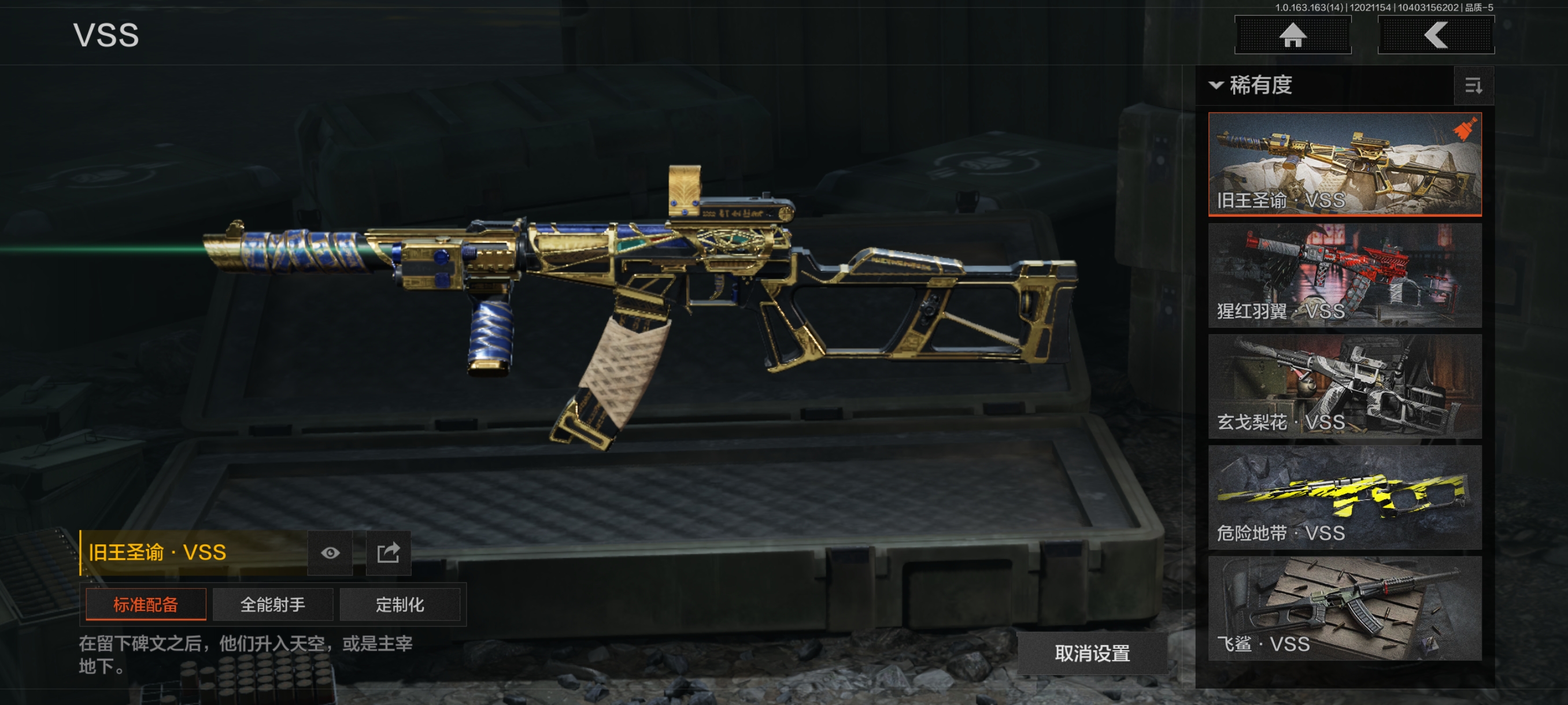The height and width of the screenshot is (705, 1568).
Task: Pick the 玄戈梨花 · VSS skin
Action: click(x=1345, y=386)
